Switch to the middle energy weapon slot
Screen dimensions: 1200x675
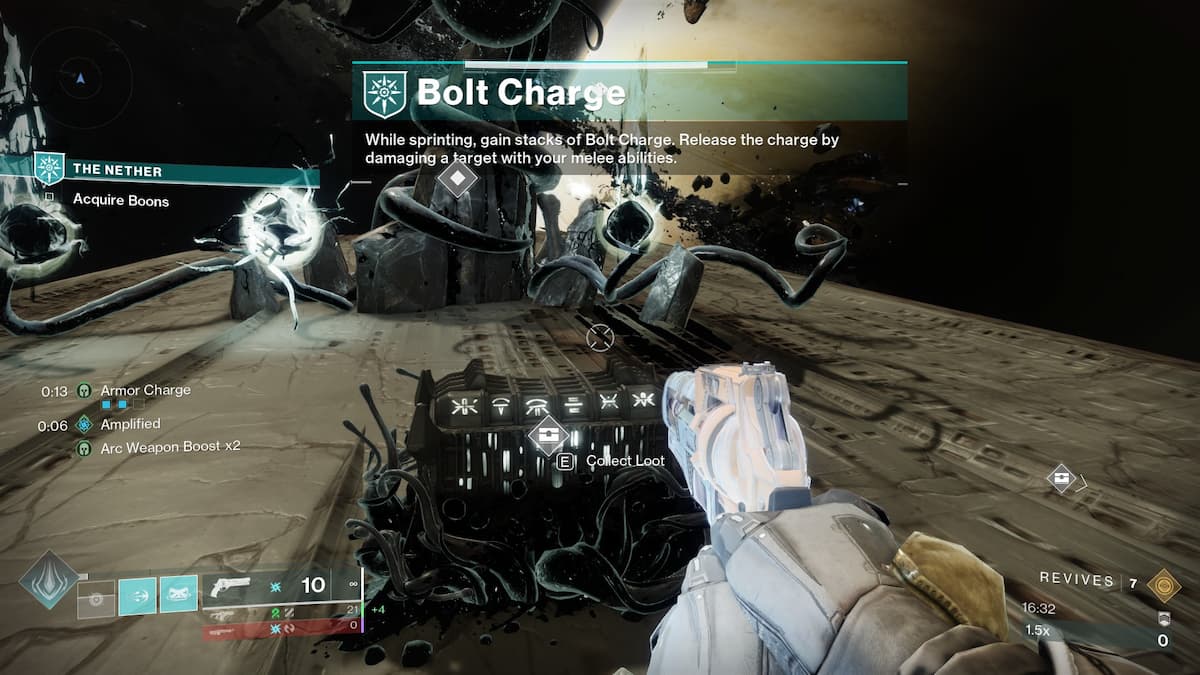pos(281,612)
